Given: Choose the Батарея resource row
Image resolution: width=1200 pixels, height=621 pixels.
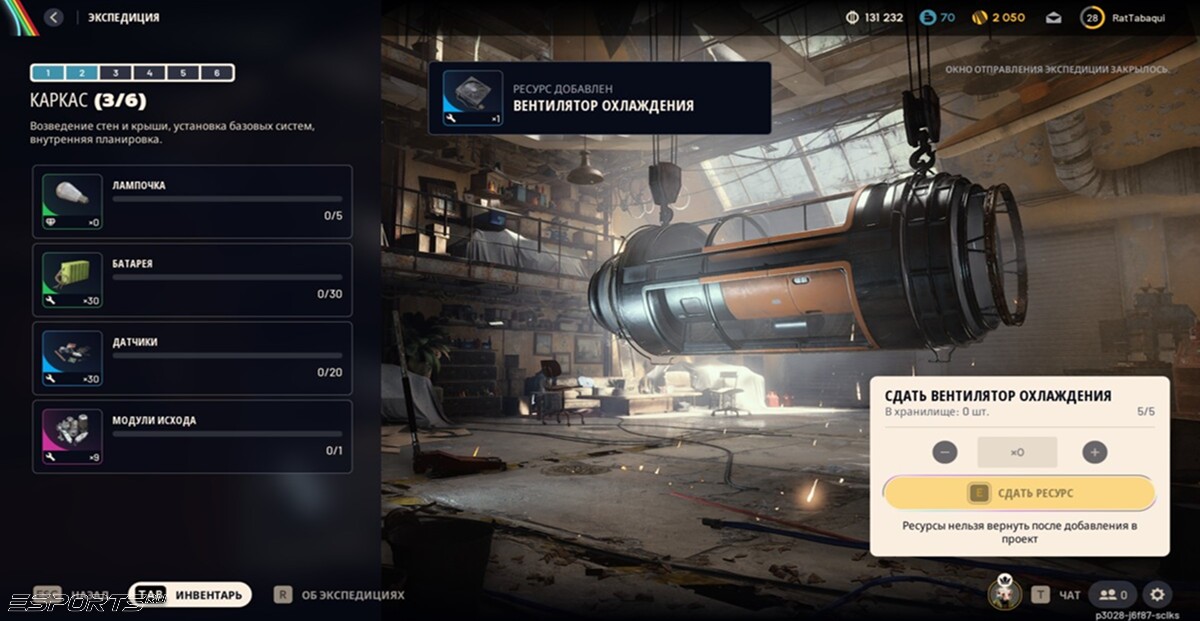Looking at the screenshot, I should tap(192, 279).
